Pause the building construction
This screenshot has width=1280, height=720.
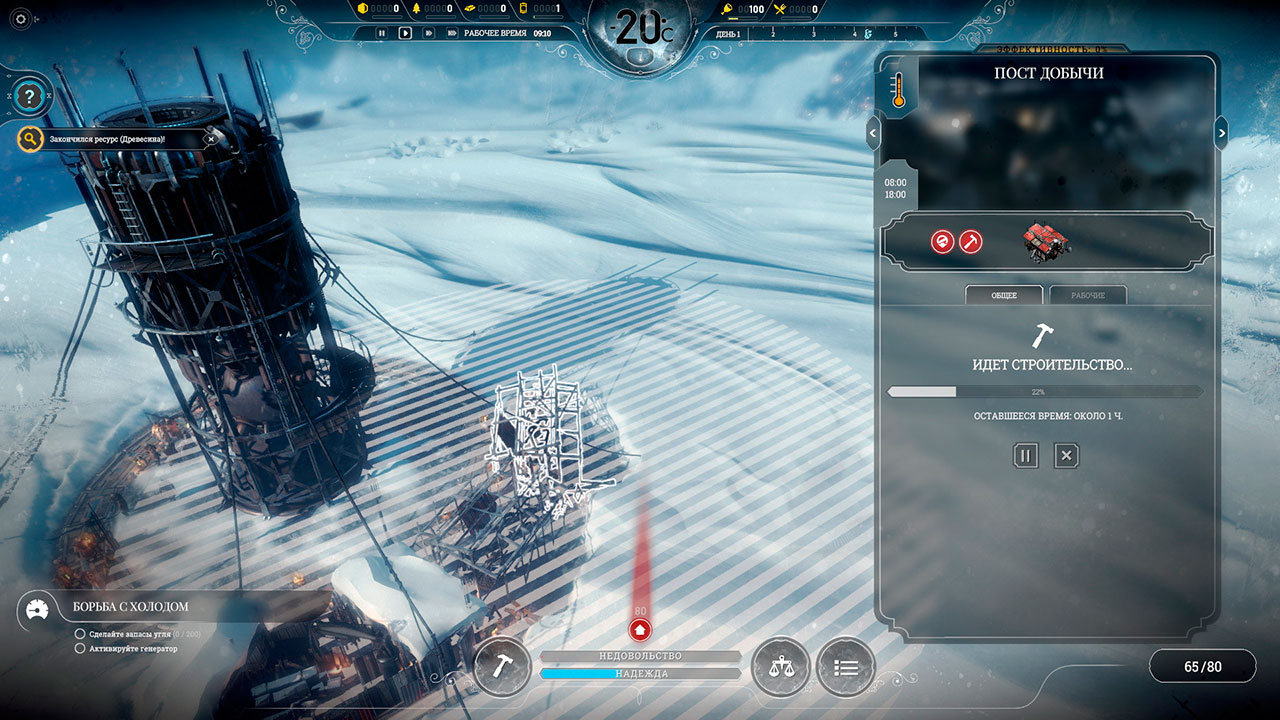pyautogui.click(x=1025, y=456)
